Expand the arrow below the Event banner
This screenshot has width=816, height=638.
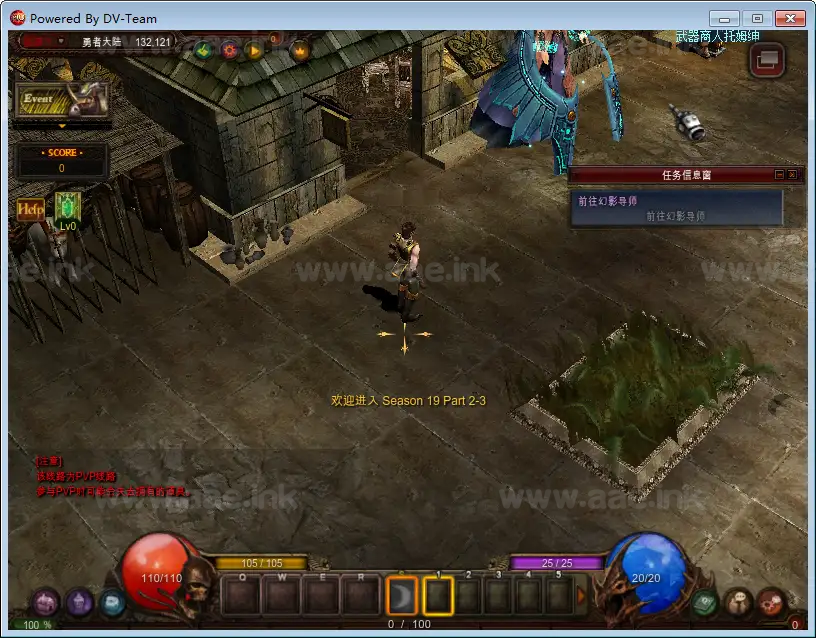click(62, 127)
